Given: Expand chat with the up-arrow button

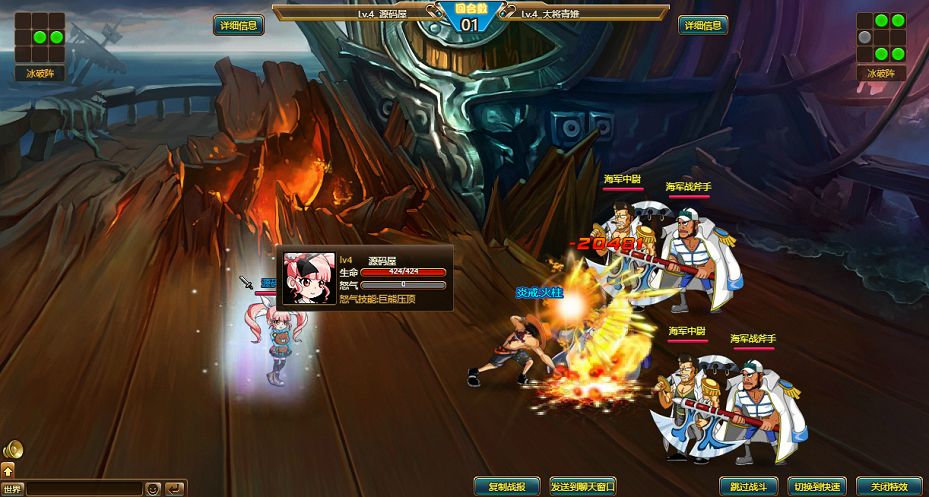Looking at the screenshot, I should tap(8, 469).
